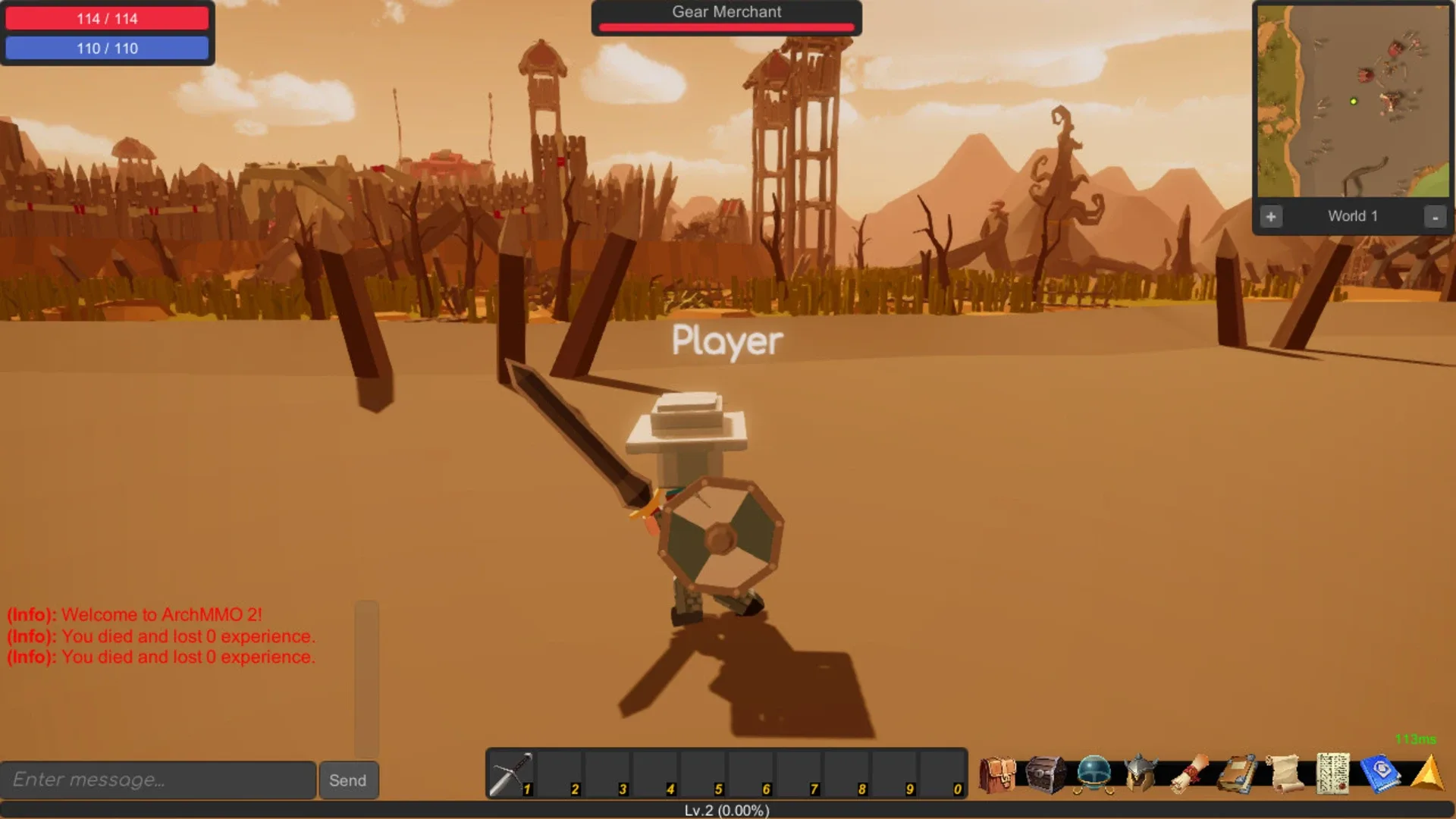This screenshot has width=1456, height=819.
Task: Open the written stats sheet icon
Action: (x=1332, y=775)
